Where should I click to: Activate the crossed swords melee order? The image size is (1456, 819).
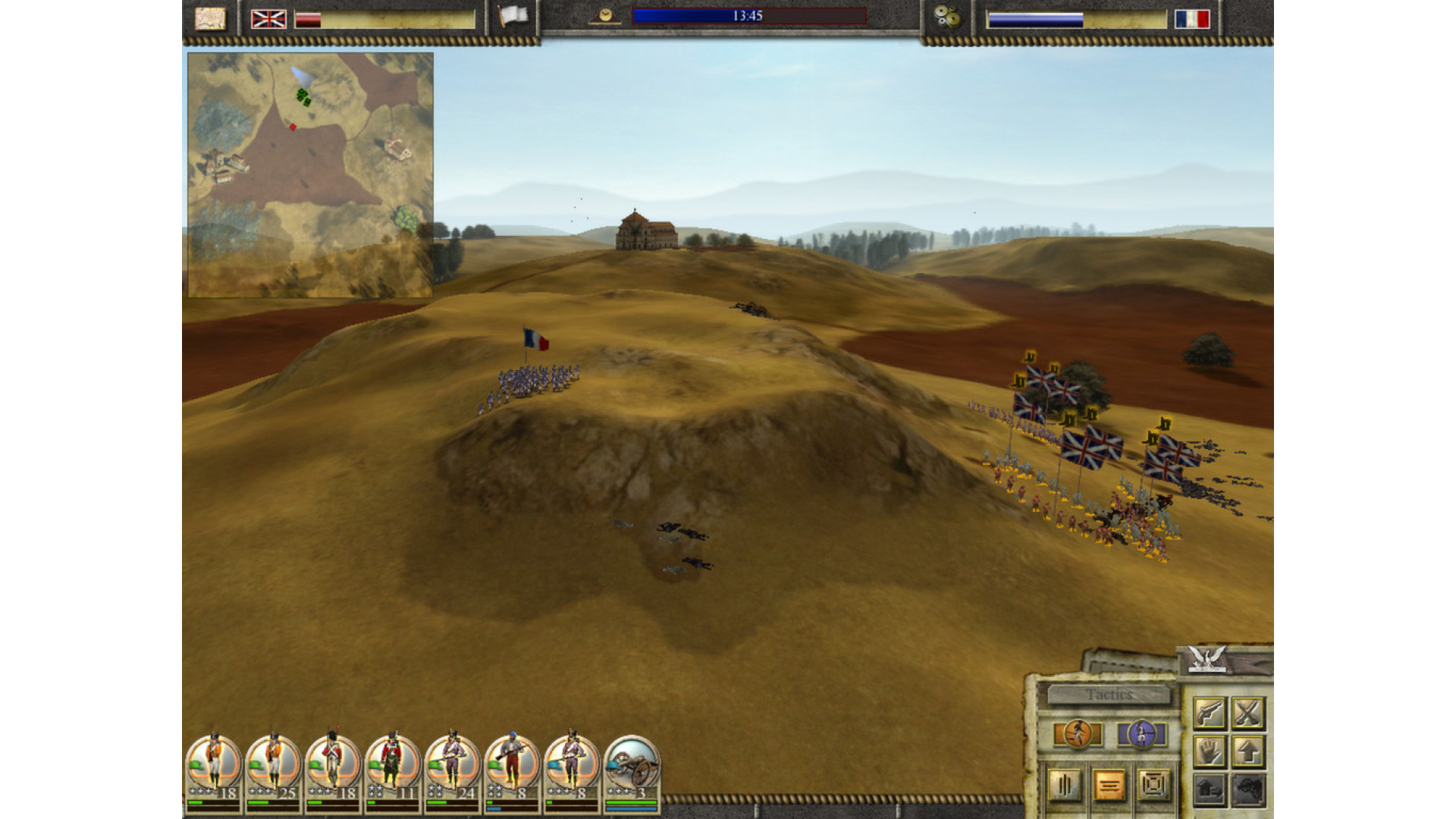(1247, 713)
